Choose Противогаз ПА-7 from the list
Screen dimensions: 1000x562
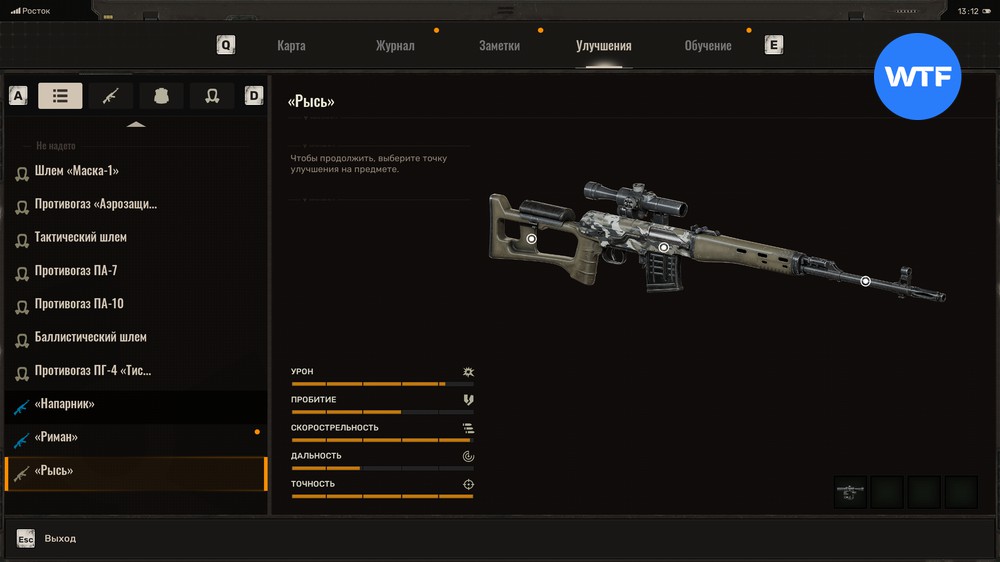pos(76,271)
